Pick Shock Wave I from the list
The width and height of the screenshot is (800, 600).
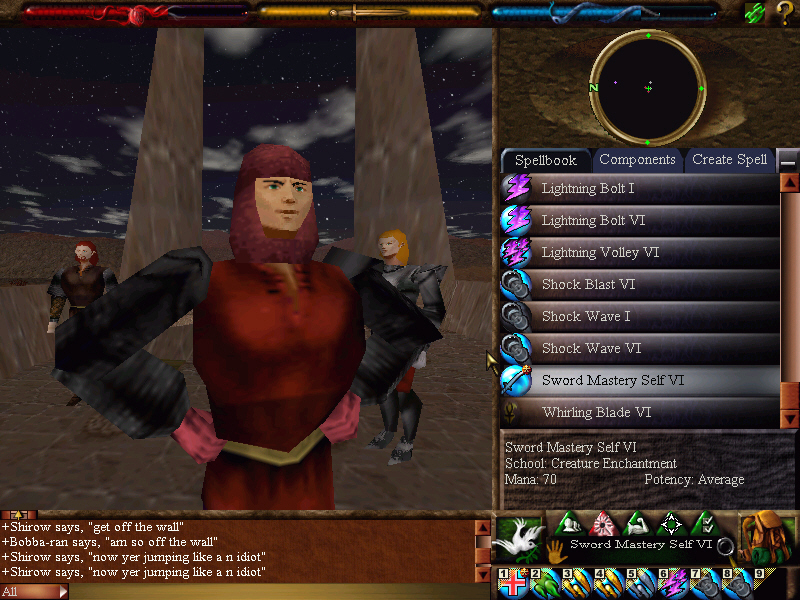(x=587, y=316)
